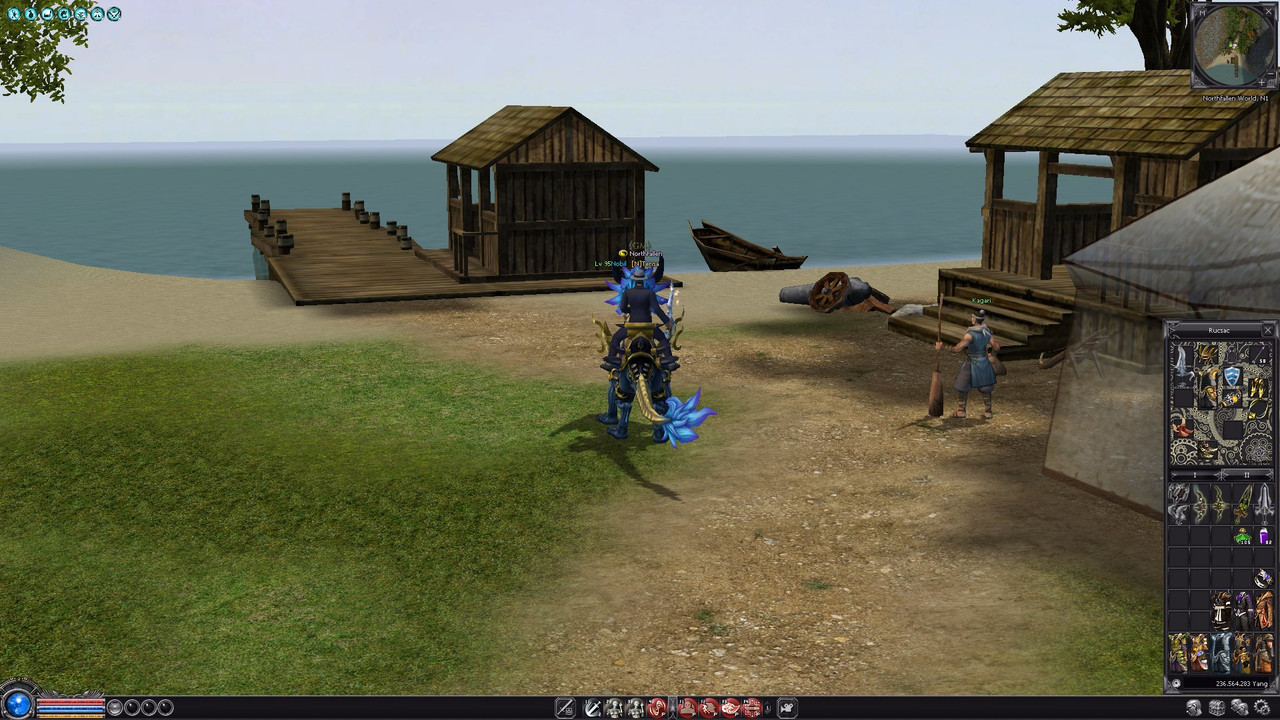
Task: Activate the silver dagger skill in quickslot one
Action: point(594,707)
